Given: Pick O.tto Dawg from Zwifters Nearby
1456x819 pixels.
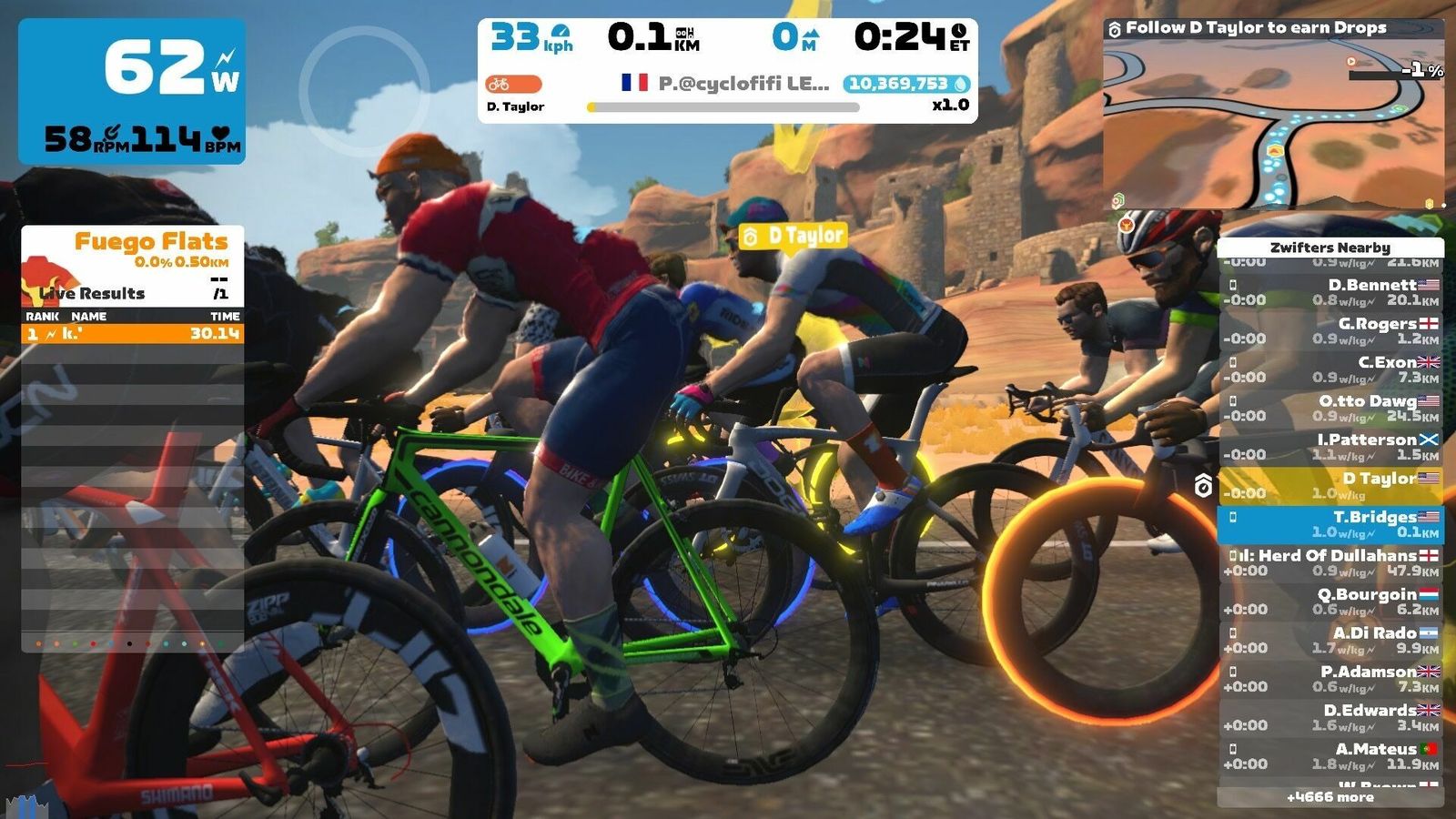Looking at the screenshot, I should tap(1330, 409).
